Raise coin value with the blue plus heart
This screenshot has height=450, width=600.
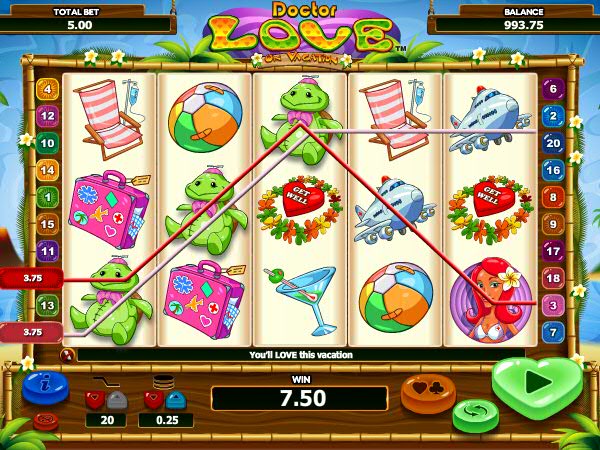tap(173, 400)
